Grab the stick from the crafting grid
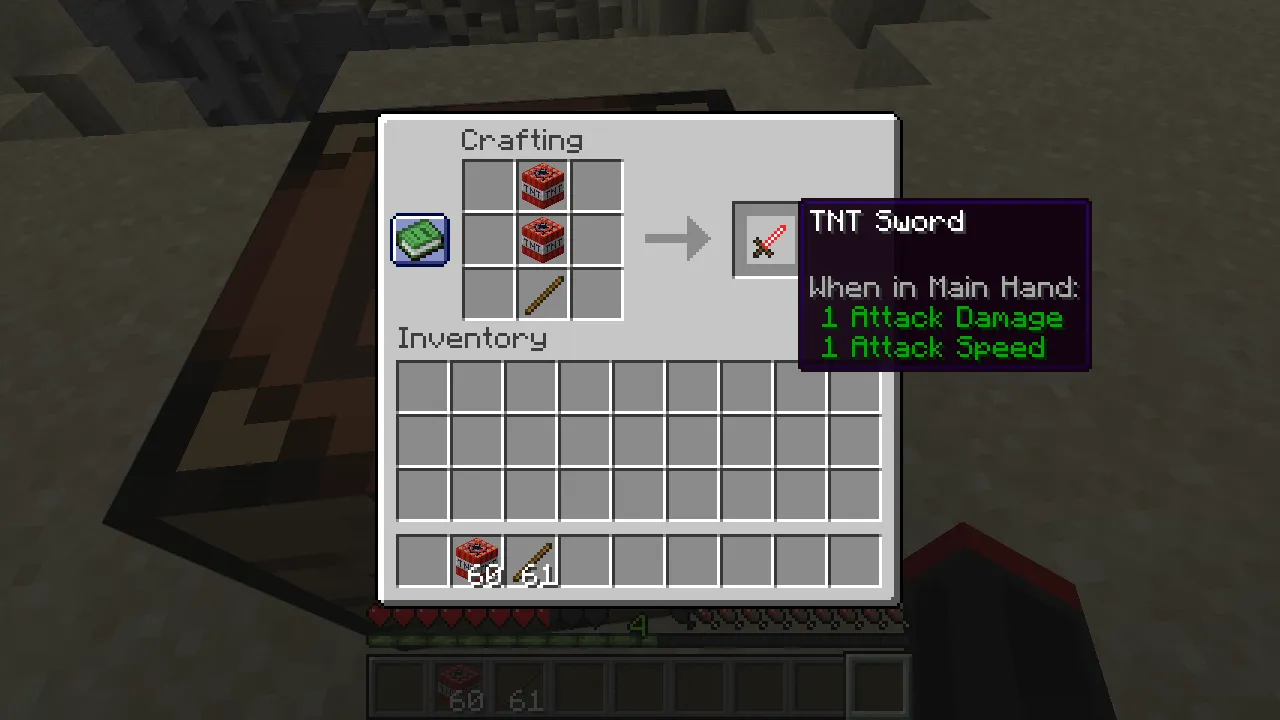This screenshot has height=720, width=1280. (542, 293)
